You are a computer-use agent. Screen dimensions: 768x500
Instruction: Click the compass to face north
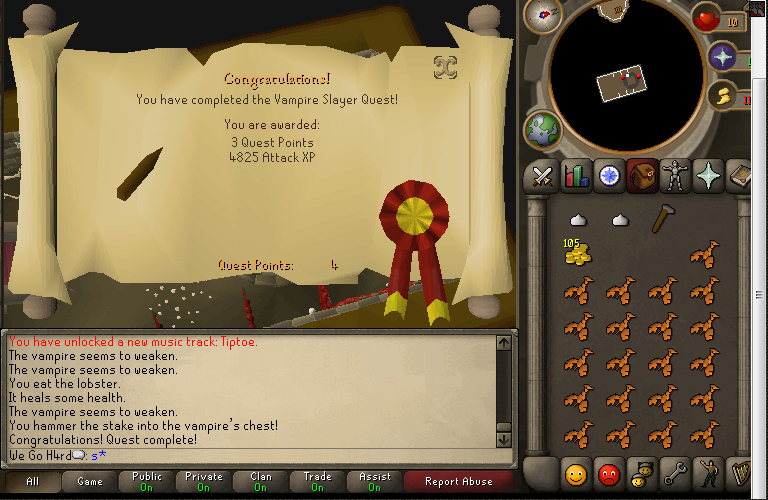point(541,15)
